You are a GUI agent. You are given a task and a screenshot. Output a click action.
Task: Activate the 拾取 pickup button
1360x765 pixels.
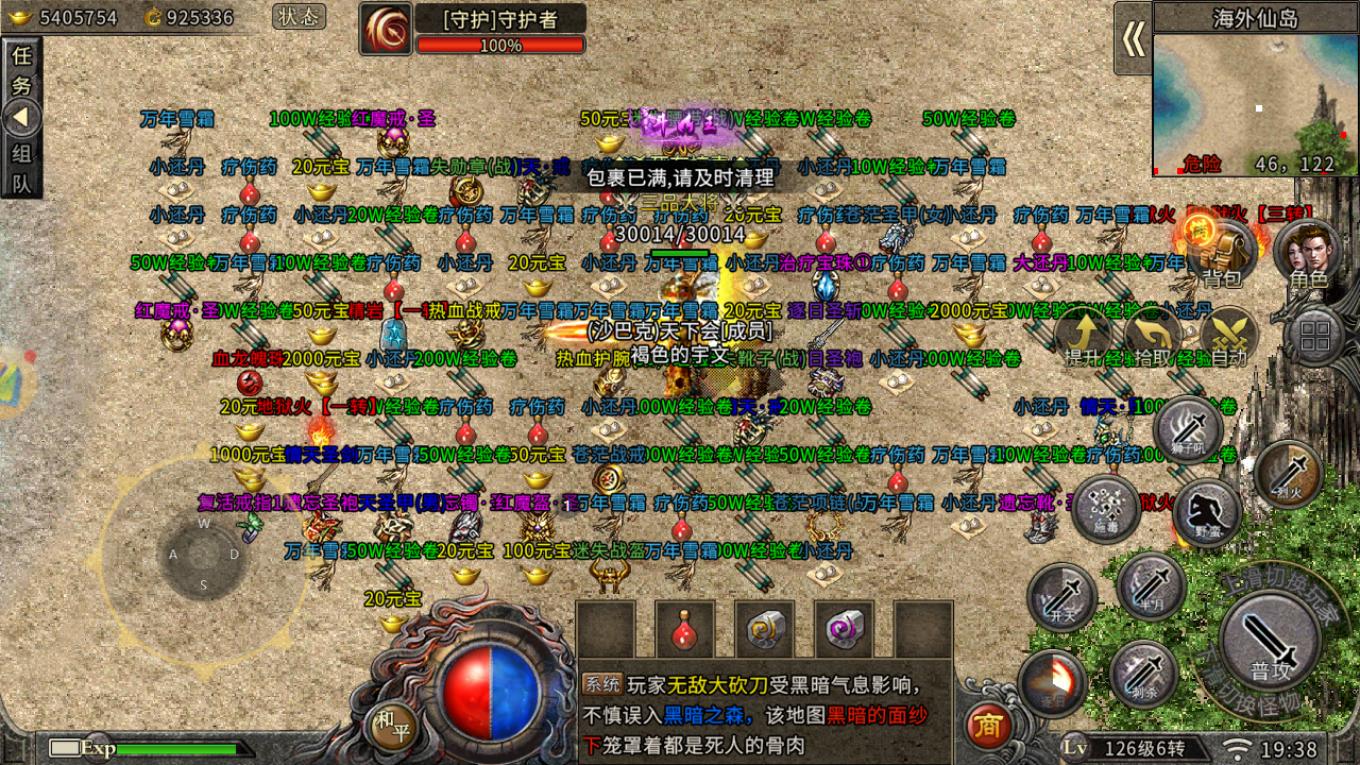[x=1152, y=337]
